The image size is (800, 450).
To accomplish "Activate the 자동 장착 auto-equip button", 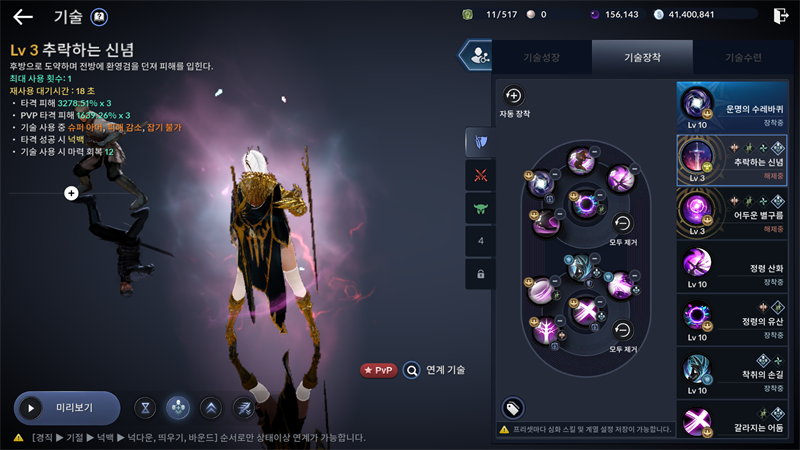I will click(513, 97).
